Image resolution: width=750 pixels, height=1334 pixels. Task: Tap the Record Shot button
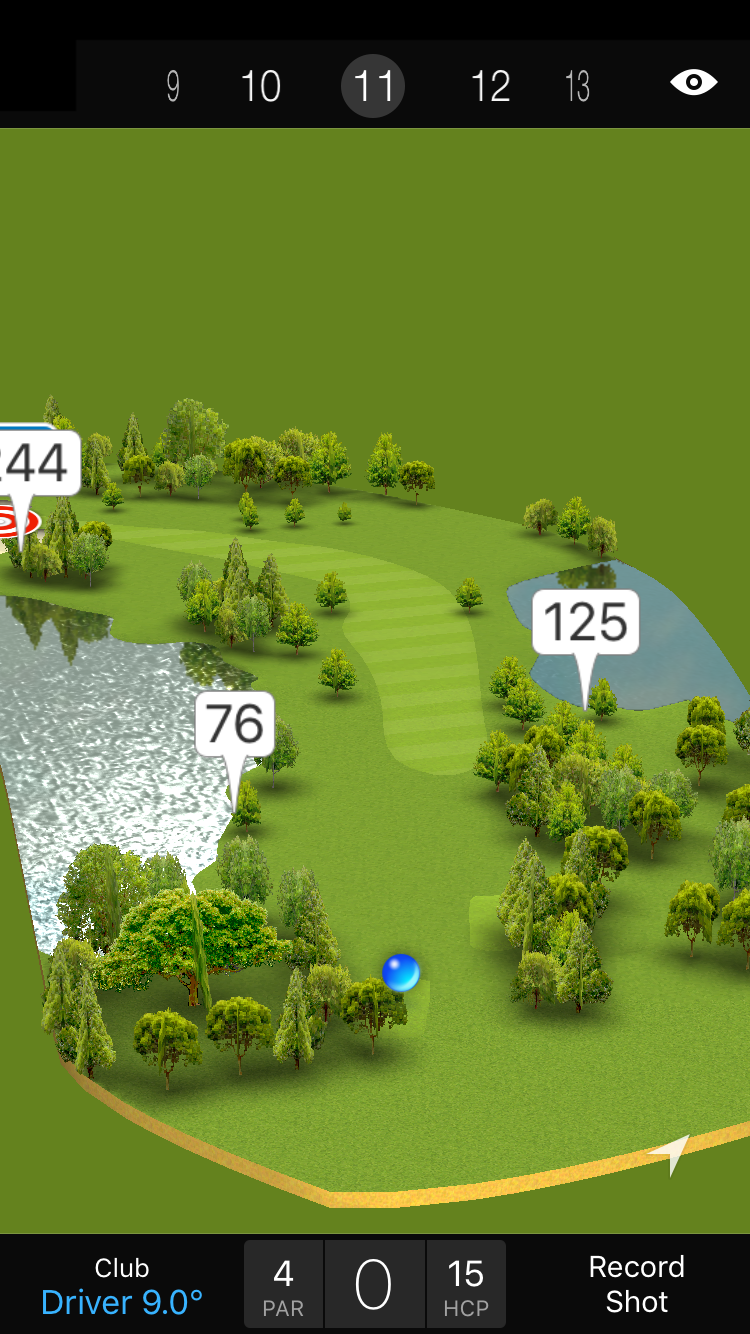click(x=636, y=1284)
